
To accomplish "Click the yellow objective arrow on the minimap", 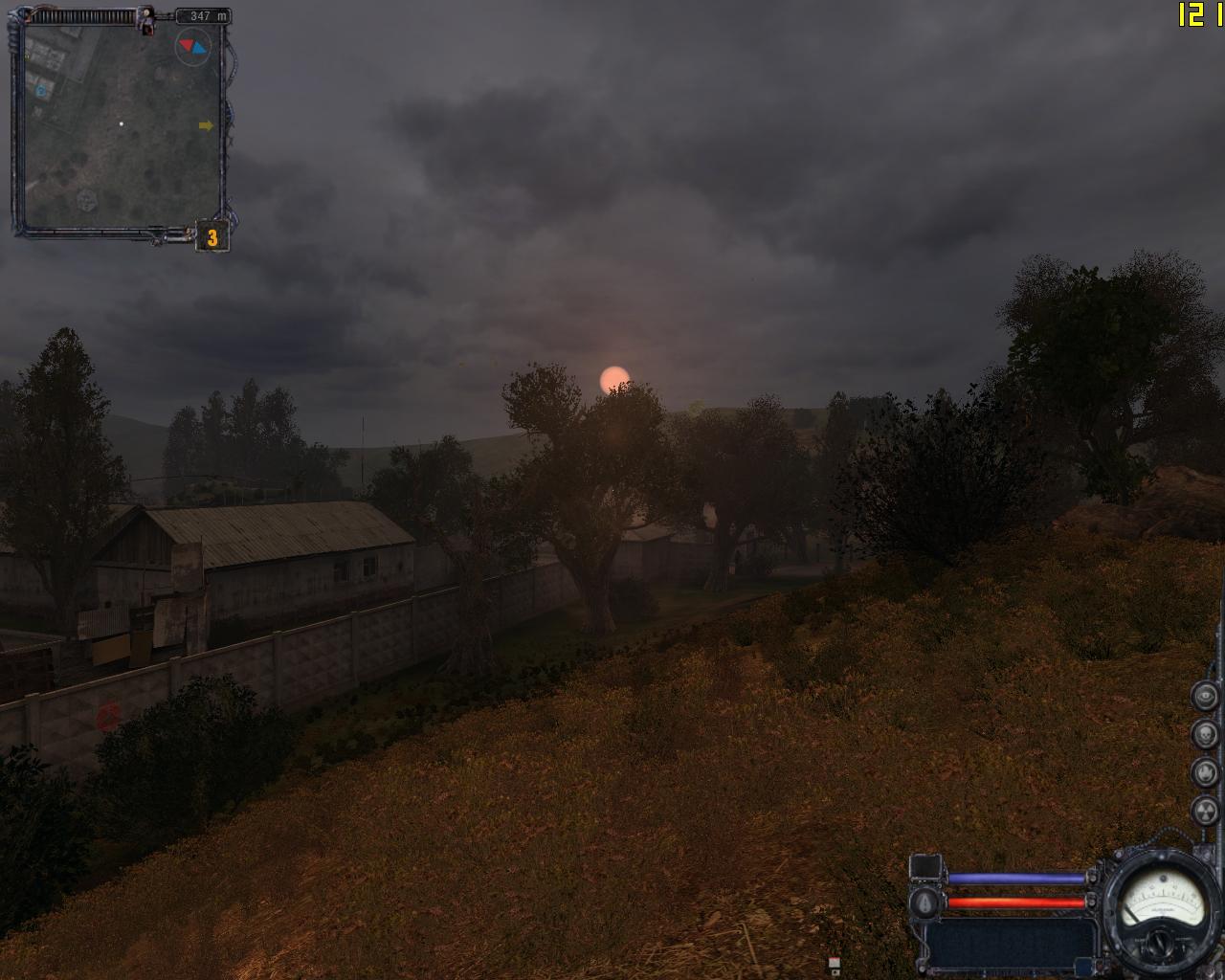I will pos(206,125).
